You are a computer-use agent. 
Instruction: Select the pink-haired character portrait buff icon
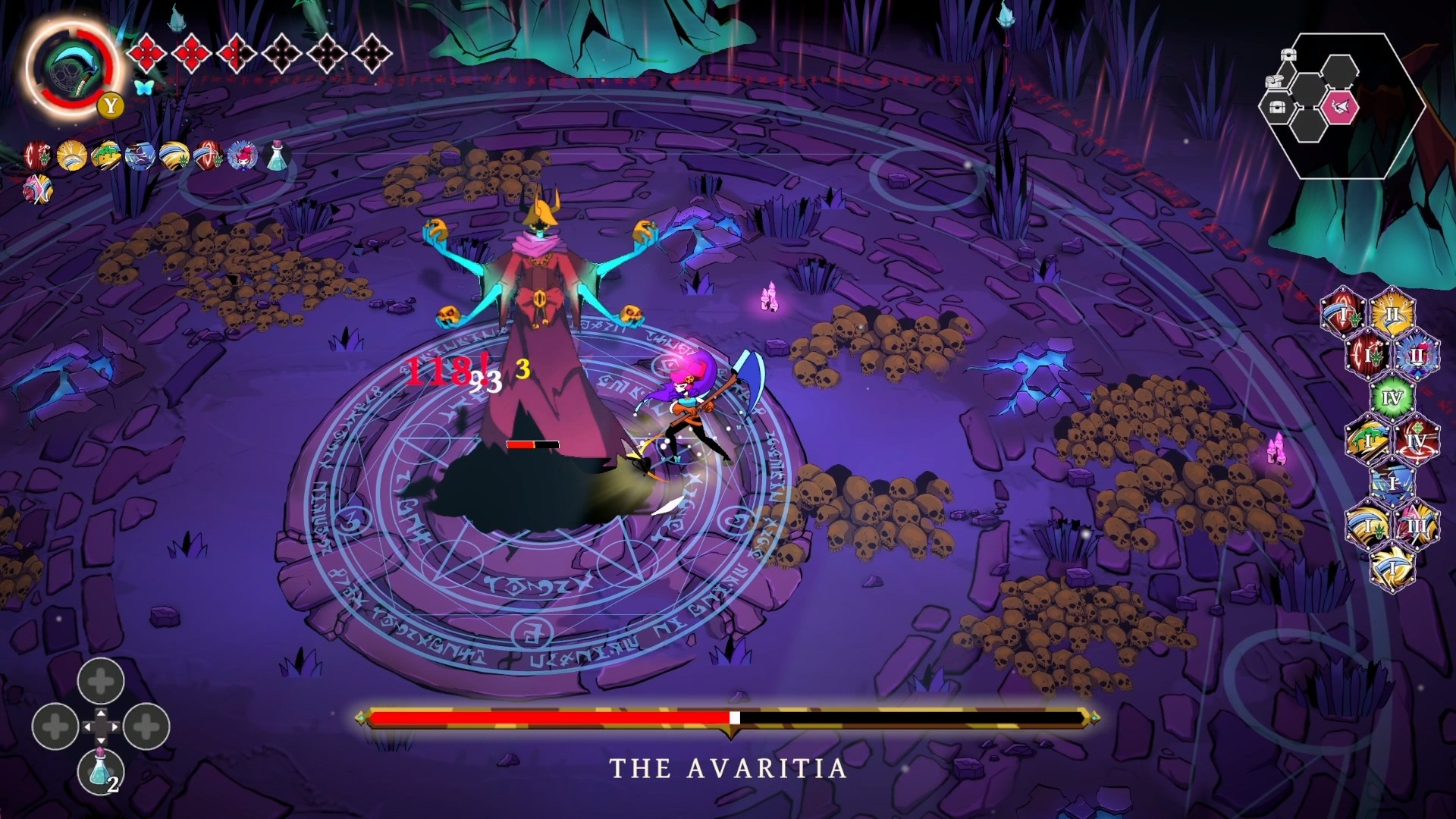click(243, 155)
